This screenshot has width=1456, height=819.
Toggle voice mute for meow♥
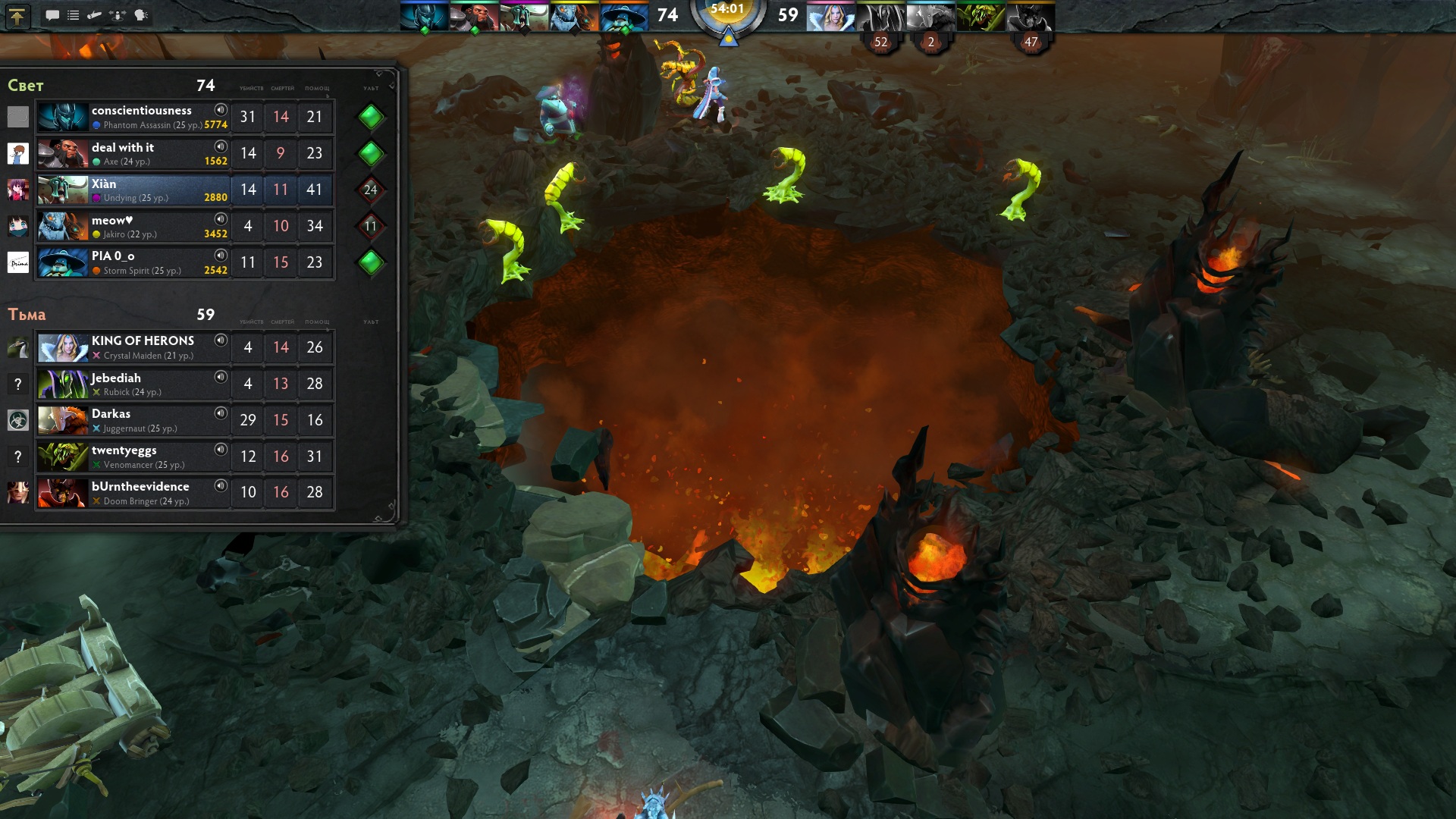221,219
